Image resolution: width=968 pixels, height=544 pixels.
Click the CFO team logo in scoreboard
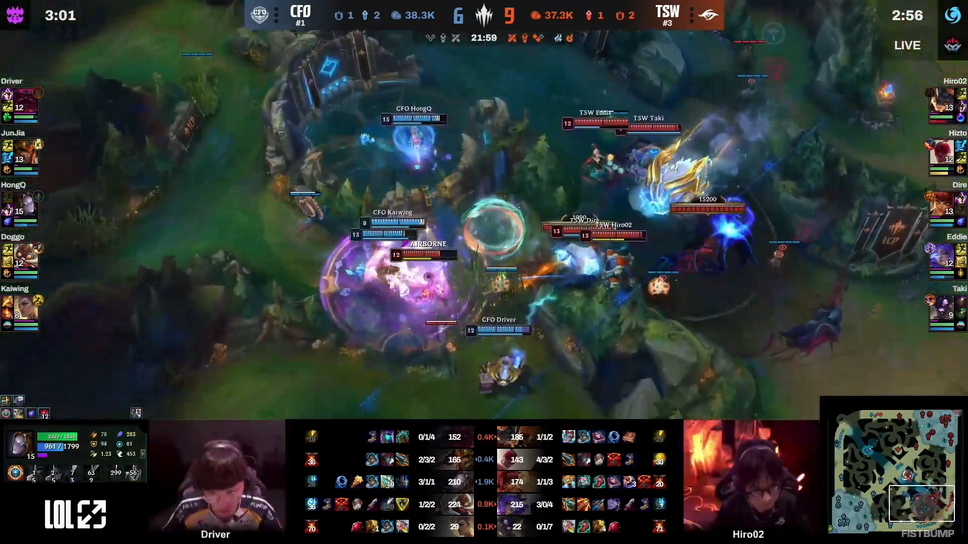click(x=260, y=15)
